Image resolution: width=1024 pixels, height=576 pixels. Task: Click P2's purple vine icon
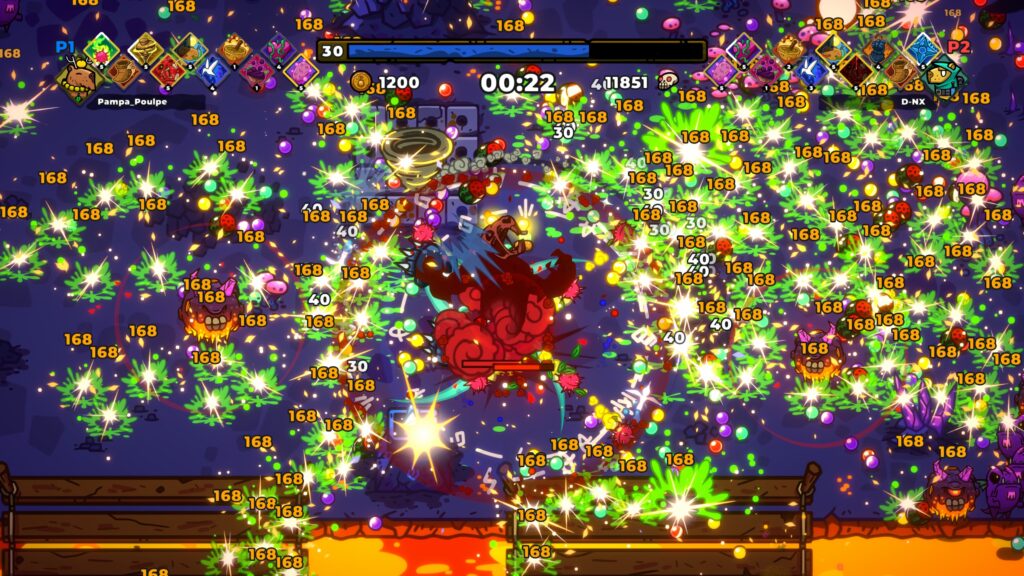[x=743, y=48]
